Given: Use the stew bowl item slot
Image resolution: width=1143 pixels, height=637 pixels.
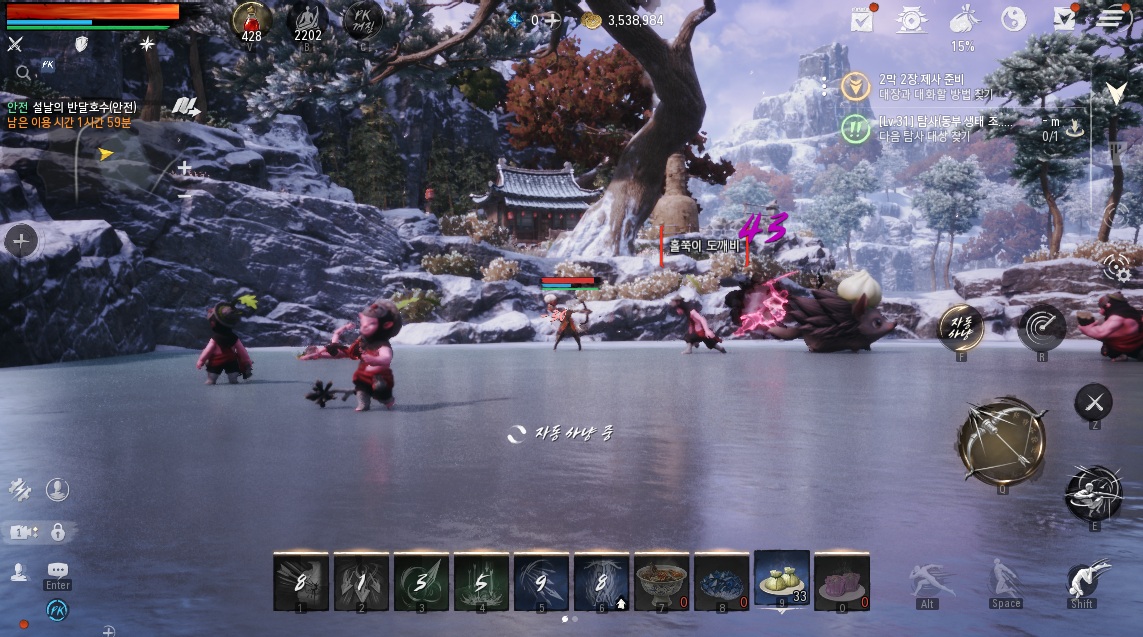Looking at the screenshot, I should 661,581.
